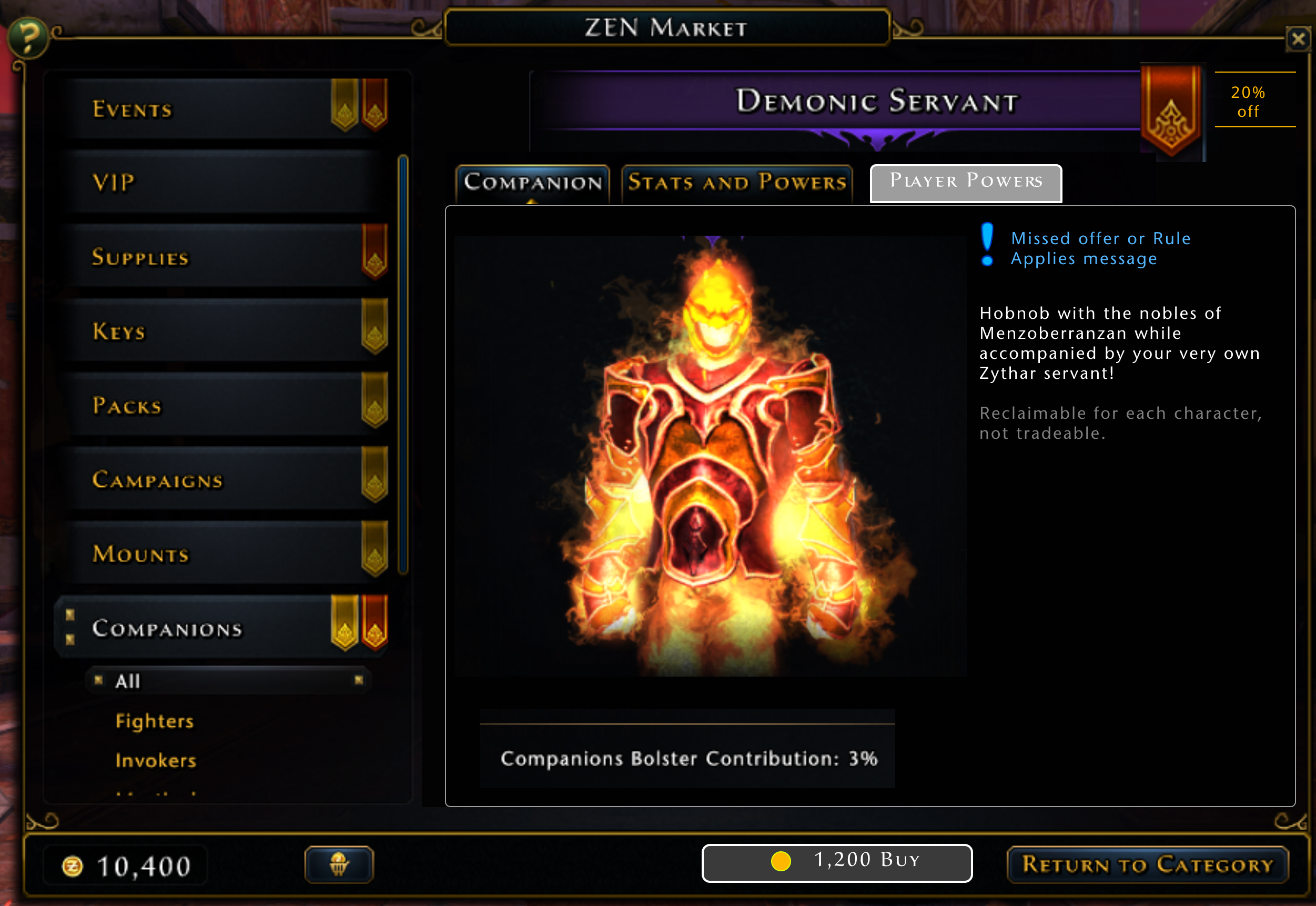1316x906 pixels.
Task: Open the Missed offer or Rule Applies message
Action: 1101,248
